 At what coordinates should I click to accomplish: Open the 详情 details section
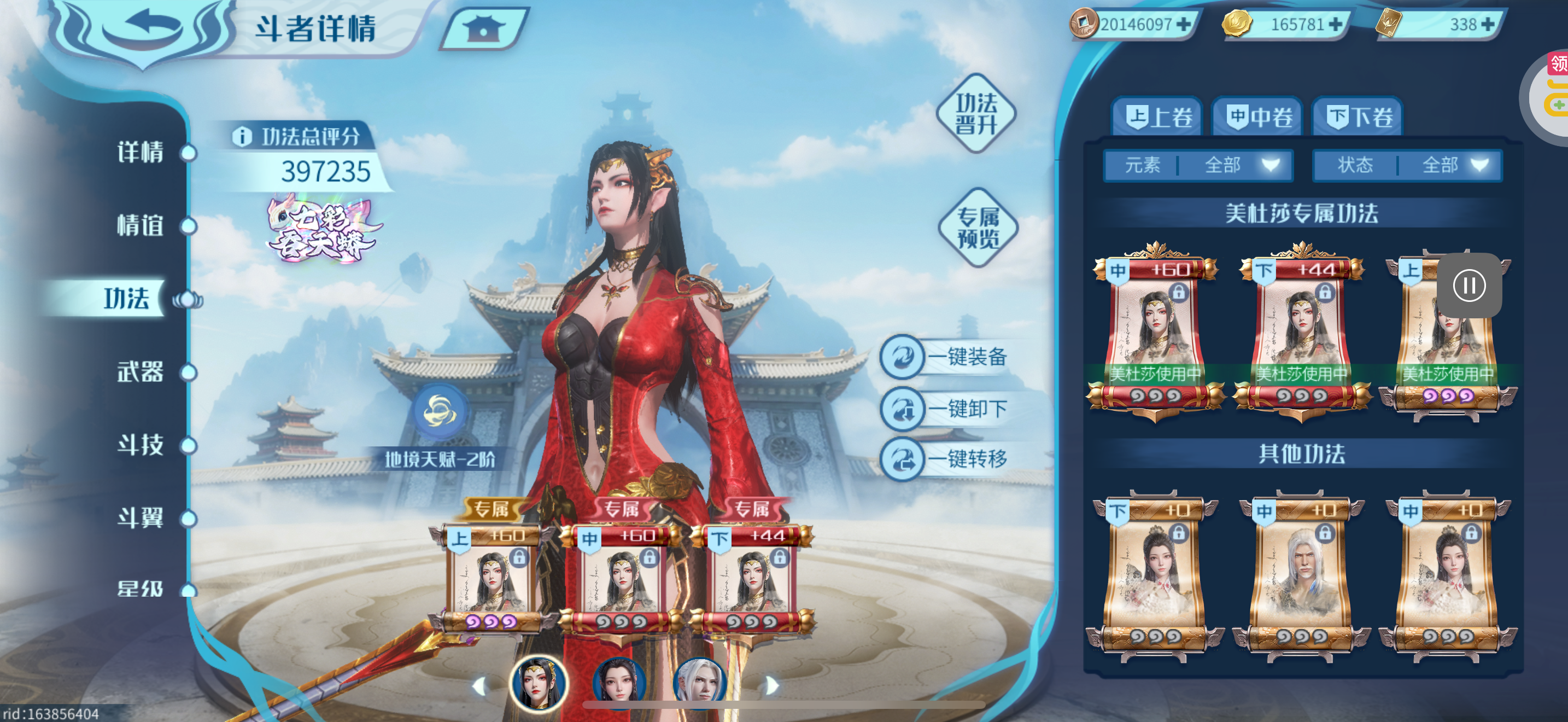(141, 152)
